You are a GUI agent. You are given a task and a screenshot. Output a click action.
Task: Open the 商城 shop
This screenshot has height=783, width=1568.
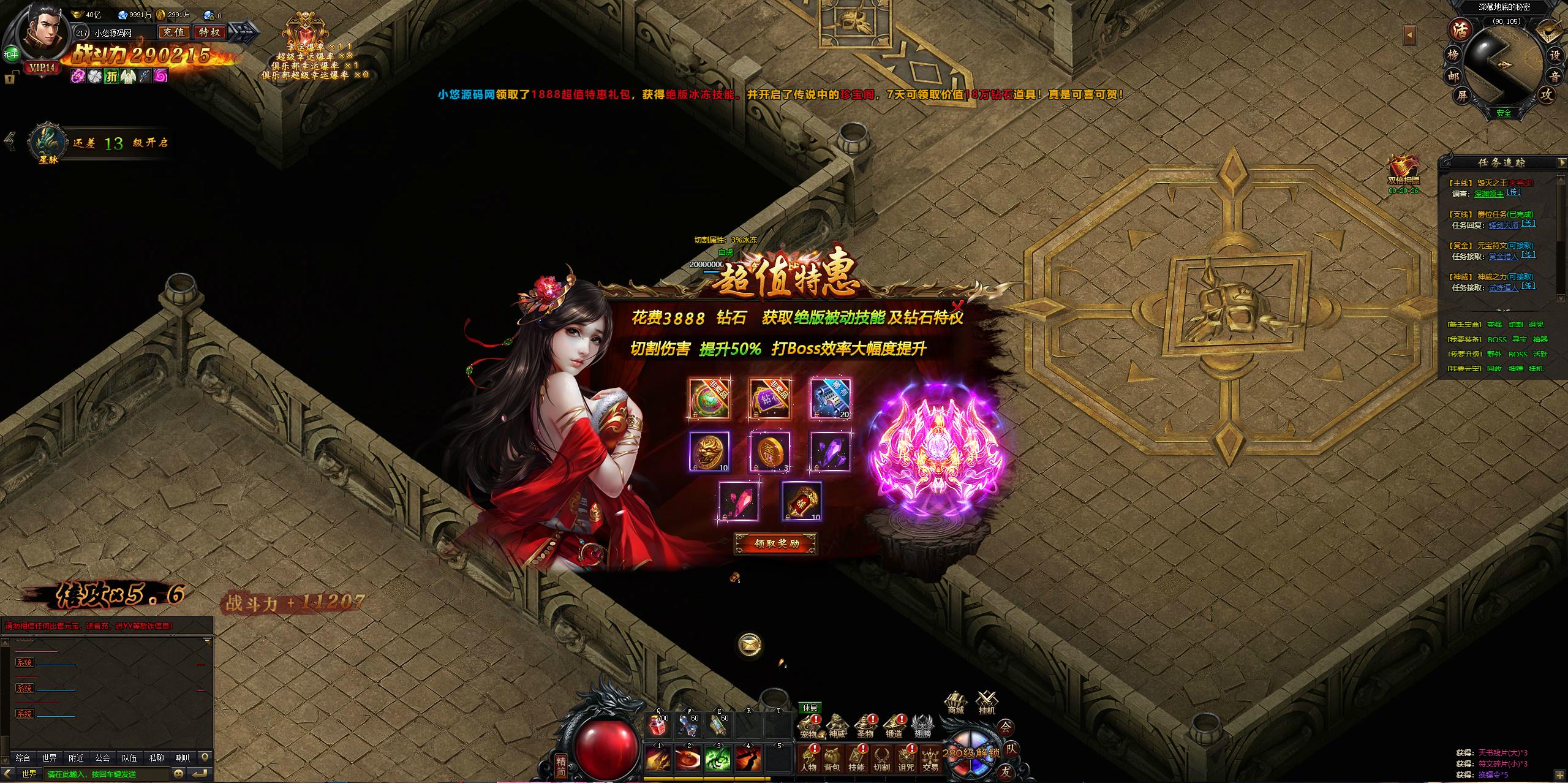point(956,703)
